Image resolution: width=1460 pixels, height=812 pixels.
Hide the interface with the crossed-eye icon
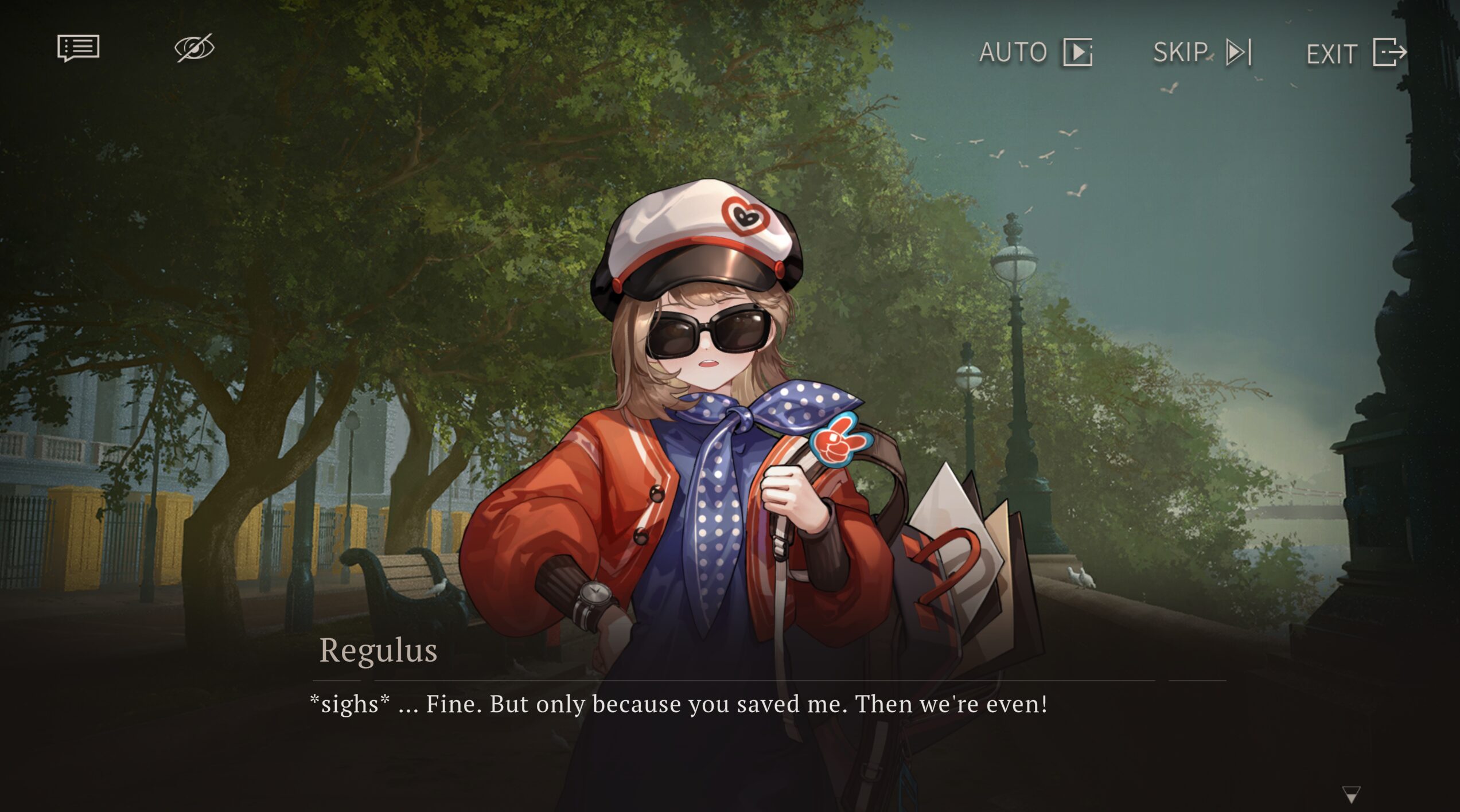[x=194, y=48]
